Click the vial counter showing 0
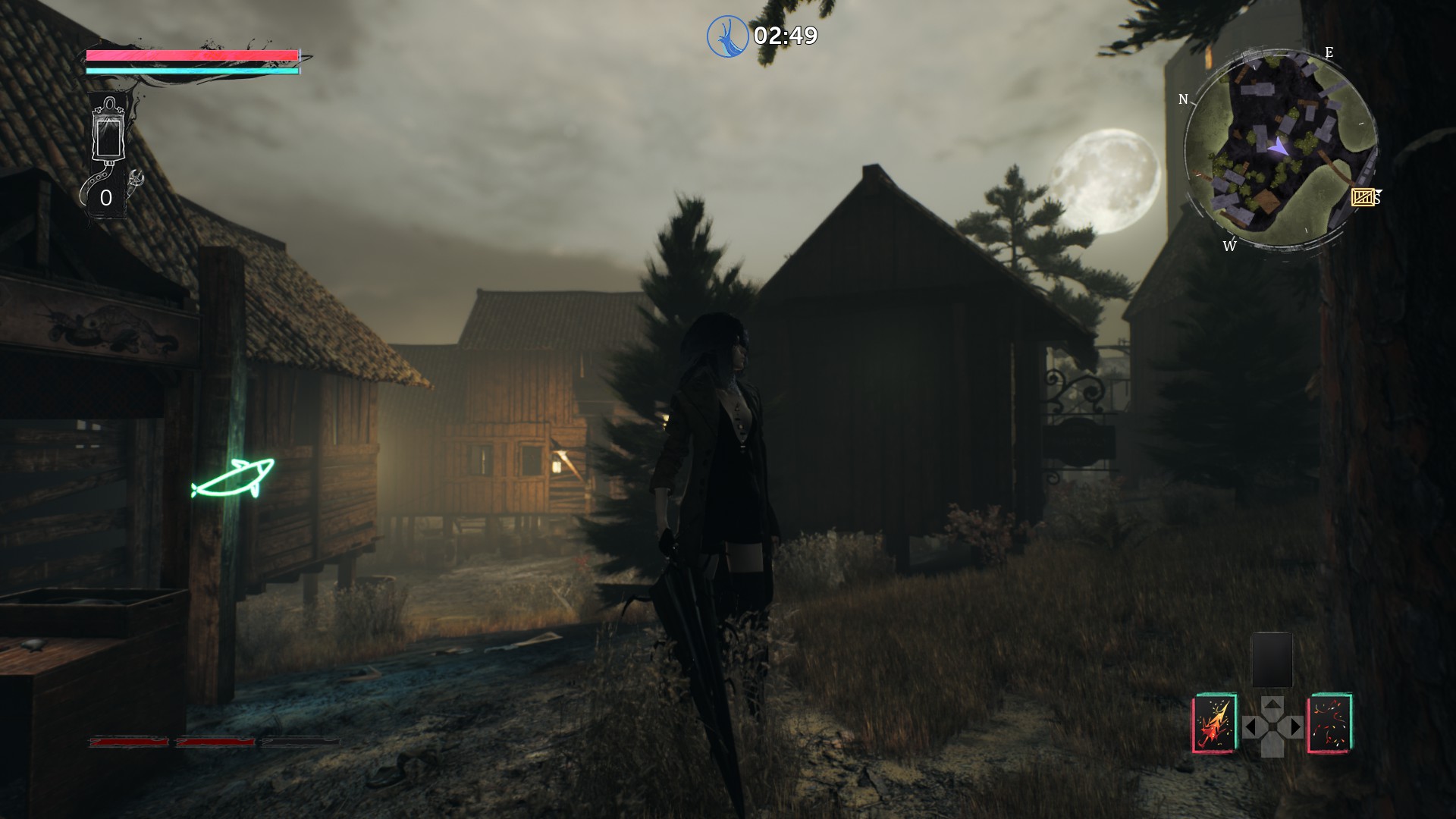Image resolution: width=1456 pixels, height=819 pixels. 106,199
